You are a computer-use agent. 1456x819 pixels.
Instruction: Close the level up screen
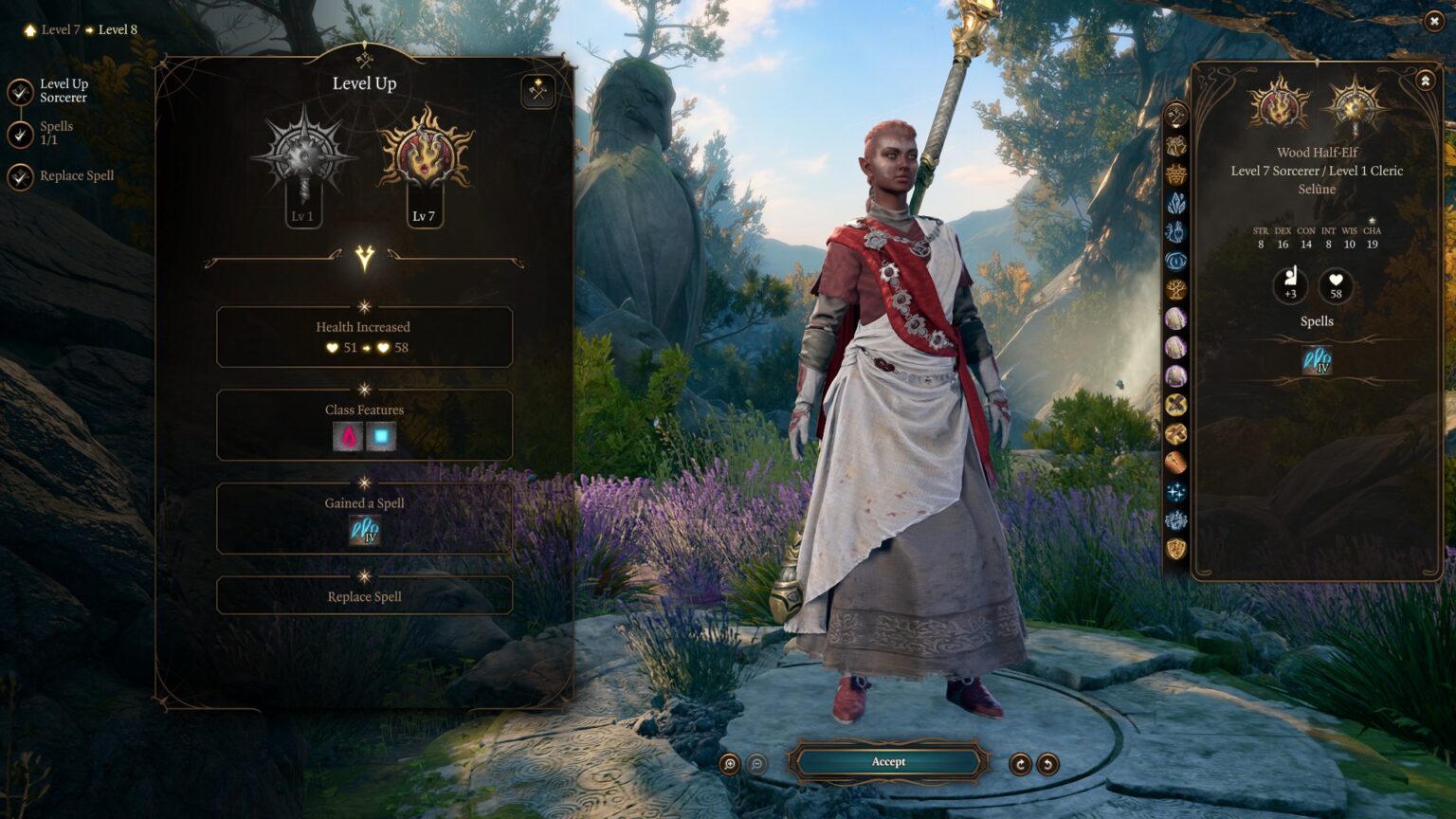click(1434, 21)
